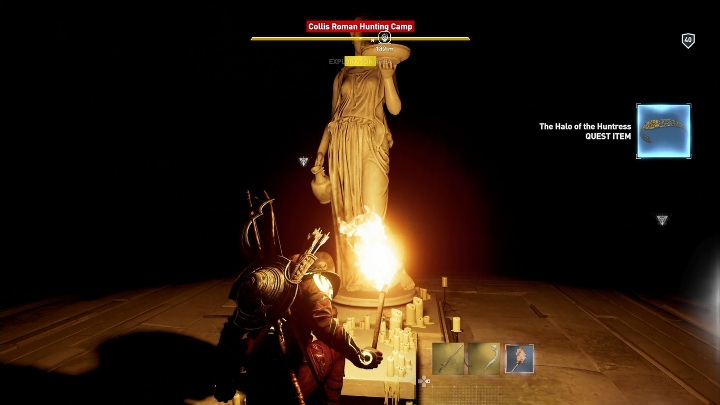Click the Collis Roman Hunting Camp location label
The width and height of the screenshot is (720, 405).
(360, 26)
